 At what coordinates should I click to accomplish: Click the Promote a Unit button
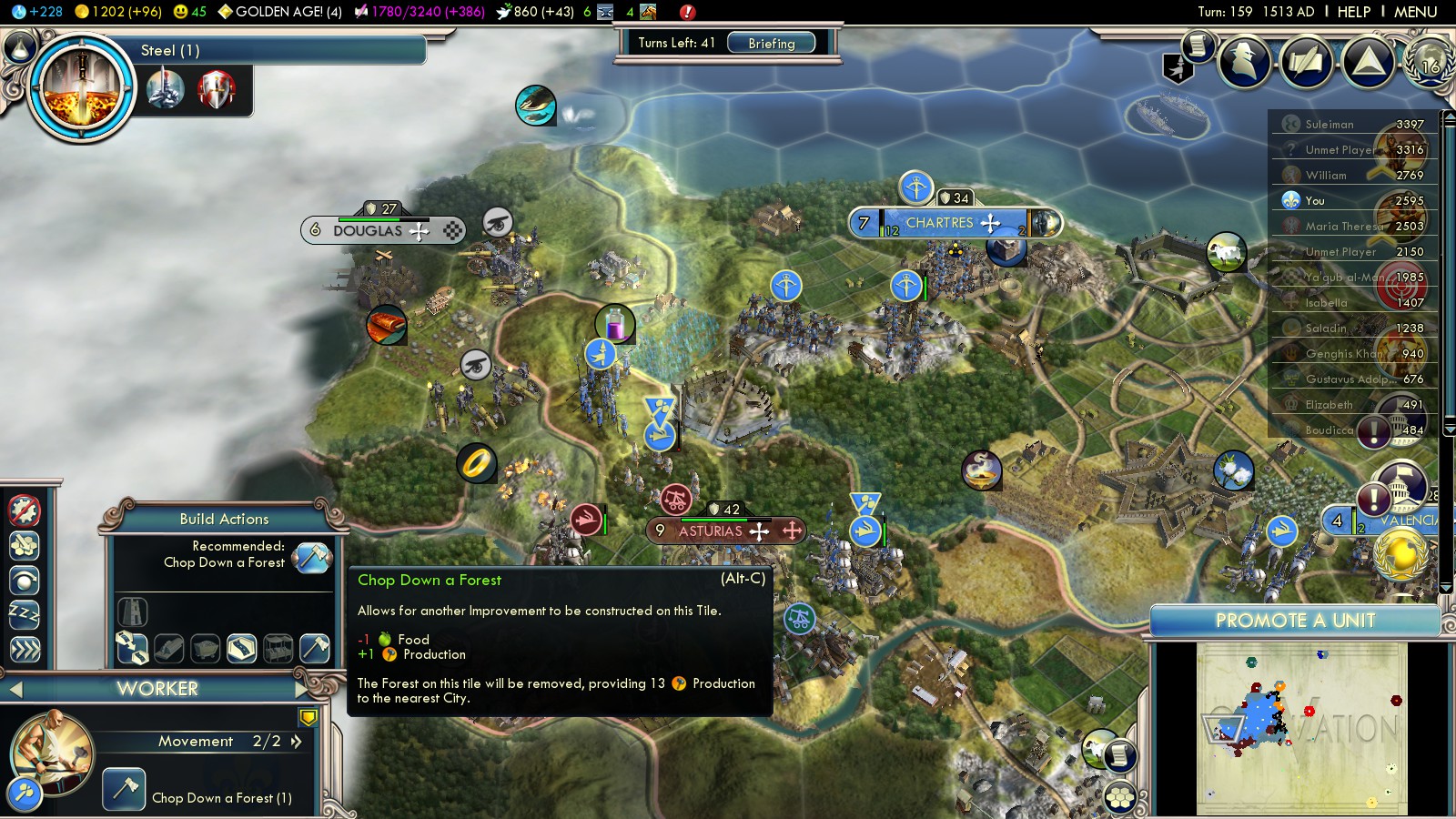1294,621
